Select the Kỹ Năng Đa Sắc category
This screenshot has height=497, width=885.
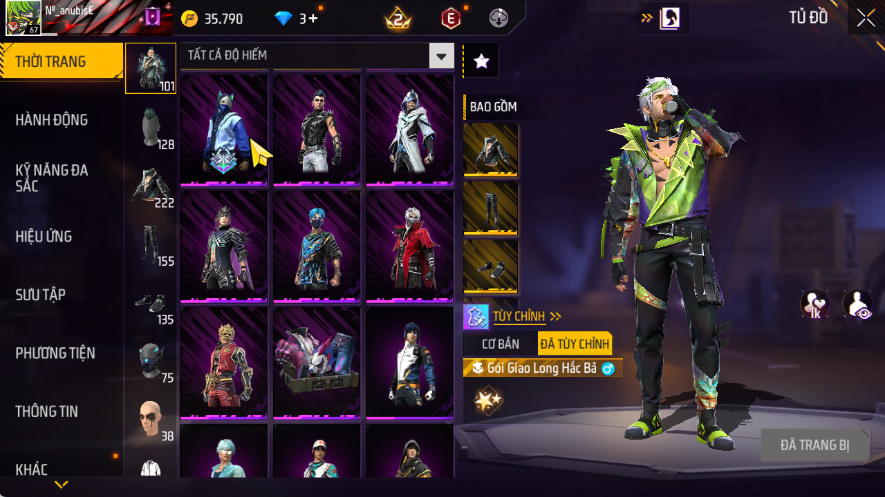click(52, 178)
